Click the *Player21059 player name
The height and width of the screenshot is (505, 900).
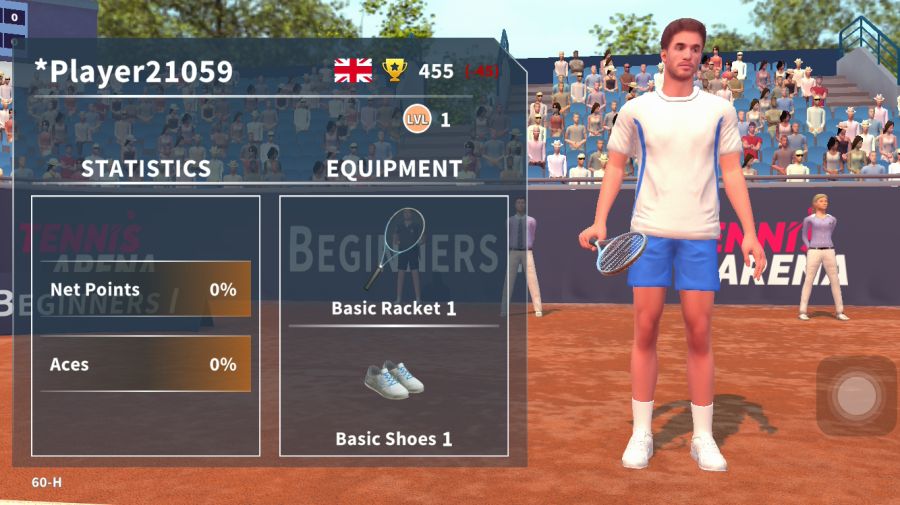[x=134, y=71]
